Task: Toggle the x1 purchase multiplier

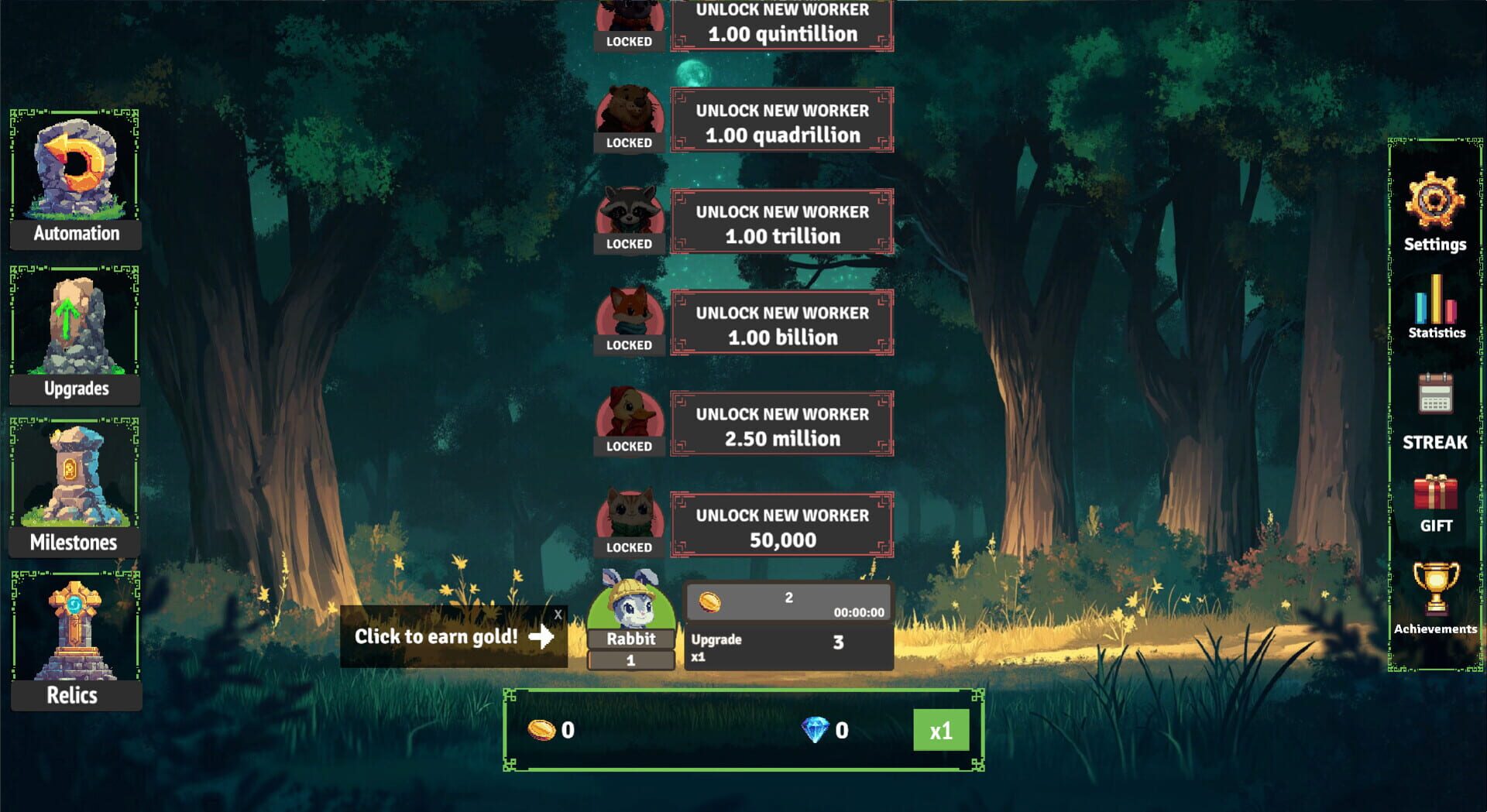Action: click(x=941, y=728)
